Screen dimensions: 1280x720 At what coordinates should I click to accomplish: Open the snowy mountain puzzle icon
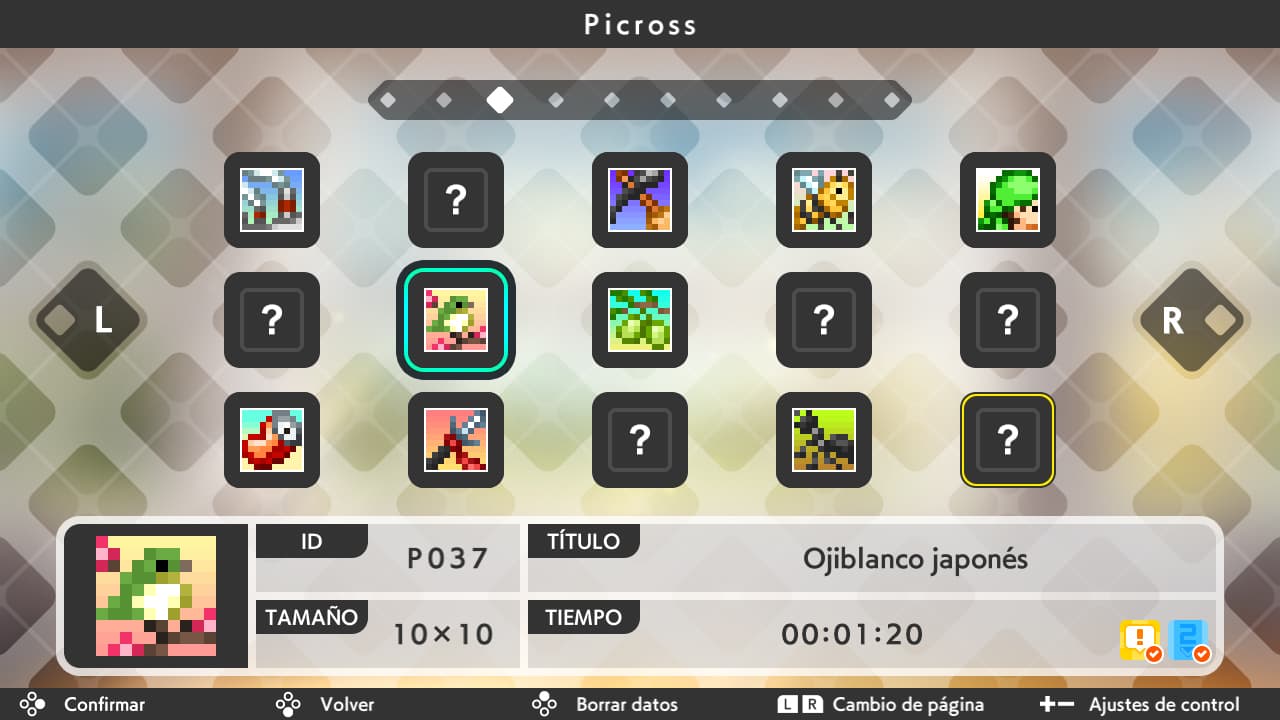pos(271,200)
